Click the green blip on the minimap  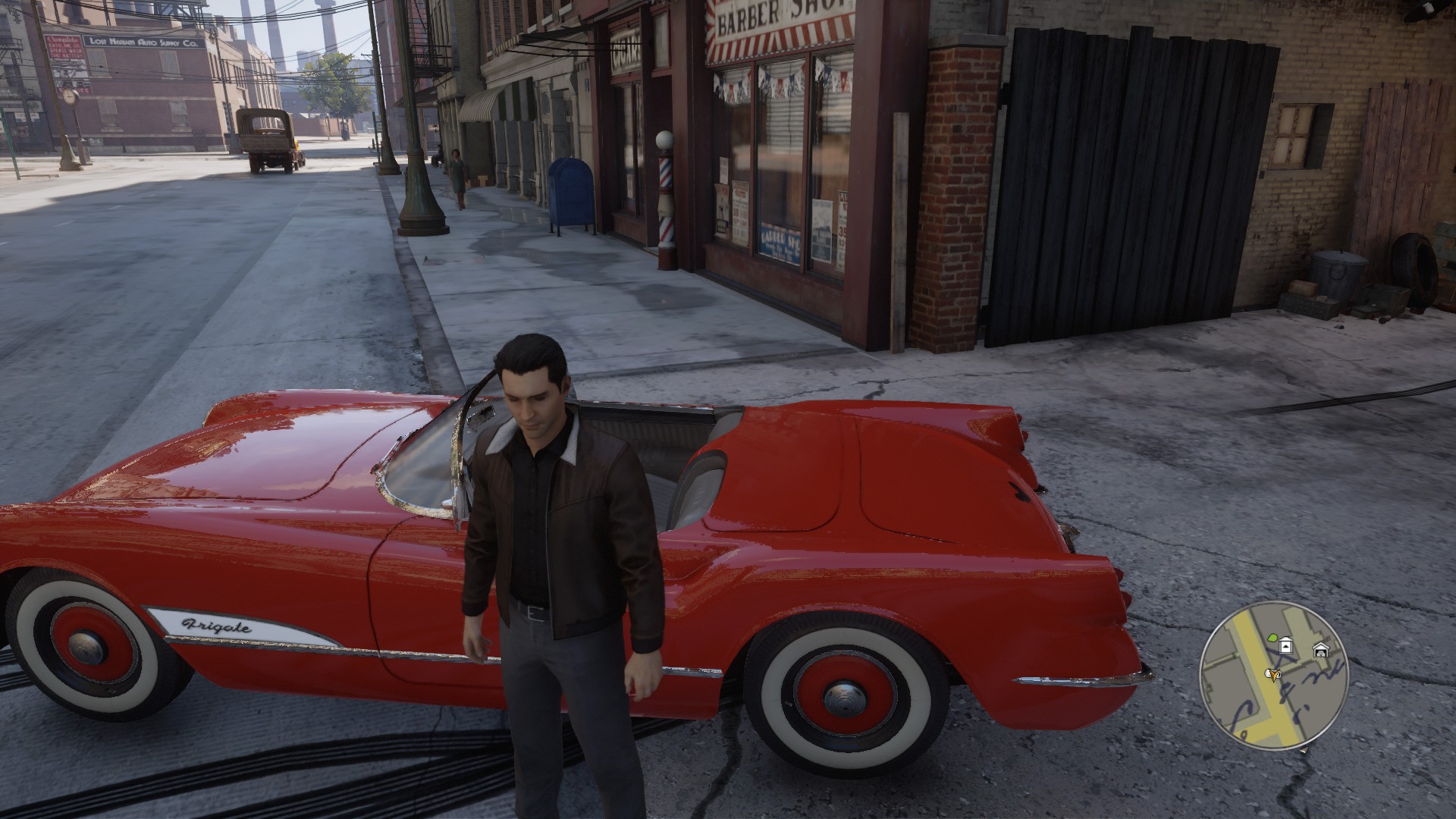(x=1272, y=639)
